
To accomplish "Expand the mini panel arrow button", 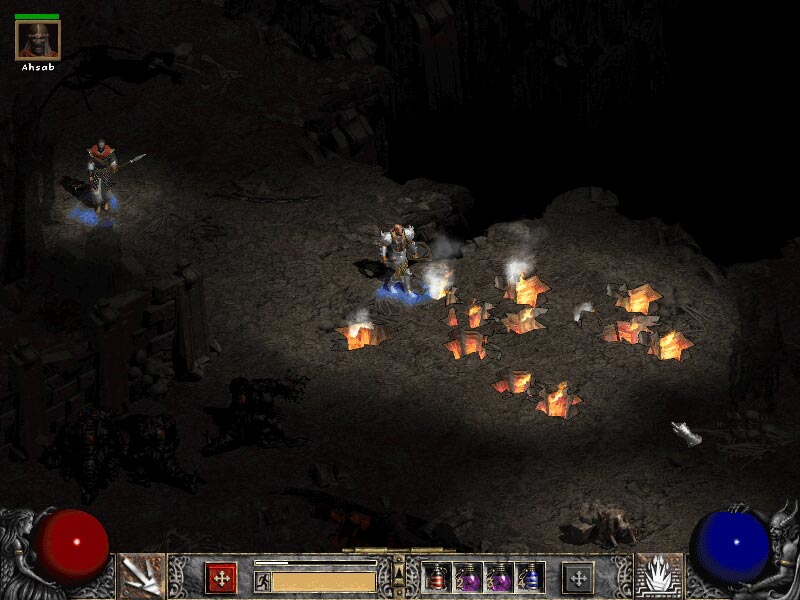I will 398,571.
